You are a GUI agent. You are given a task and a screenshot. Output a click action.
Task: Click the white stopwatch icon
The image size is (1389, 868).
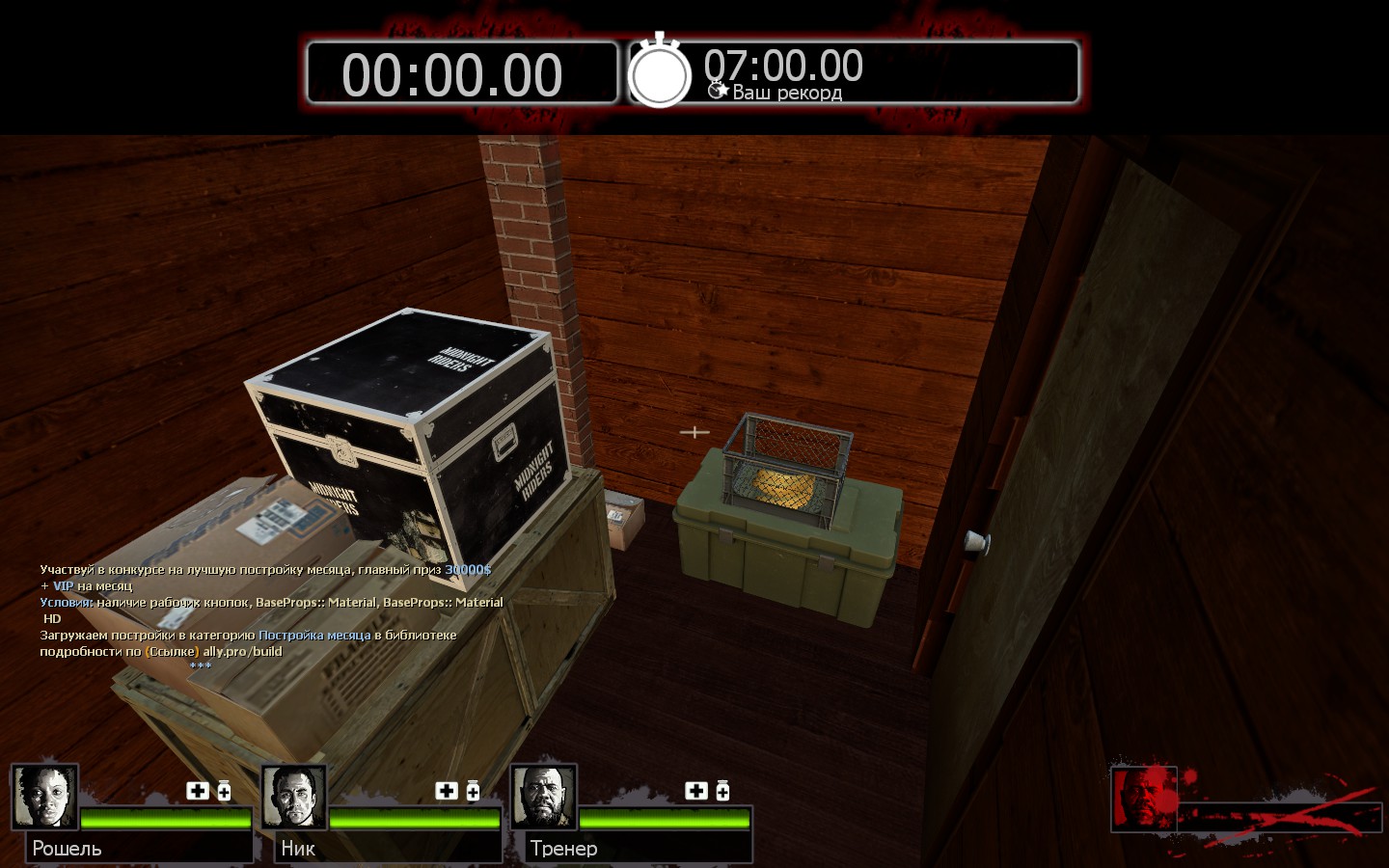coord(660,72)
